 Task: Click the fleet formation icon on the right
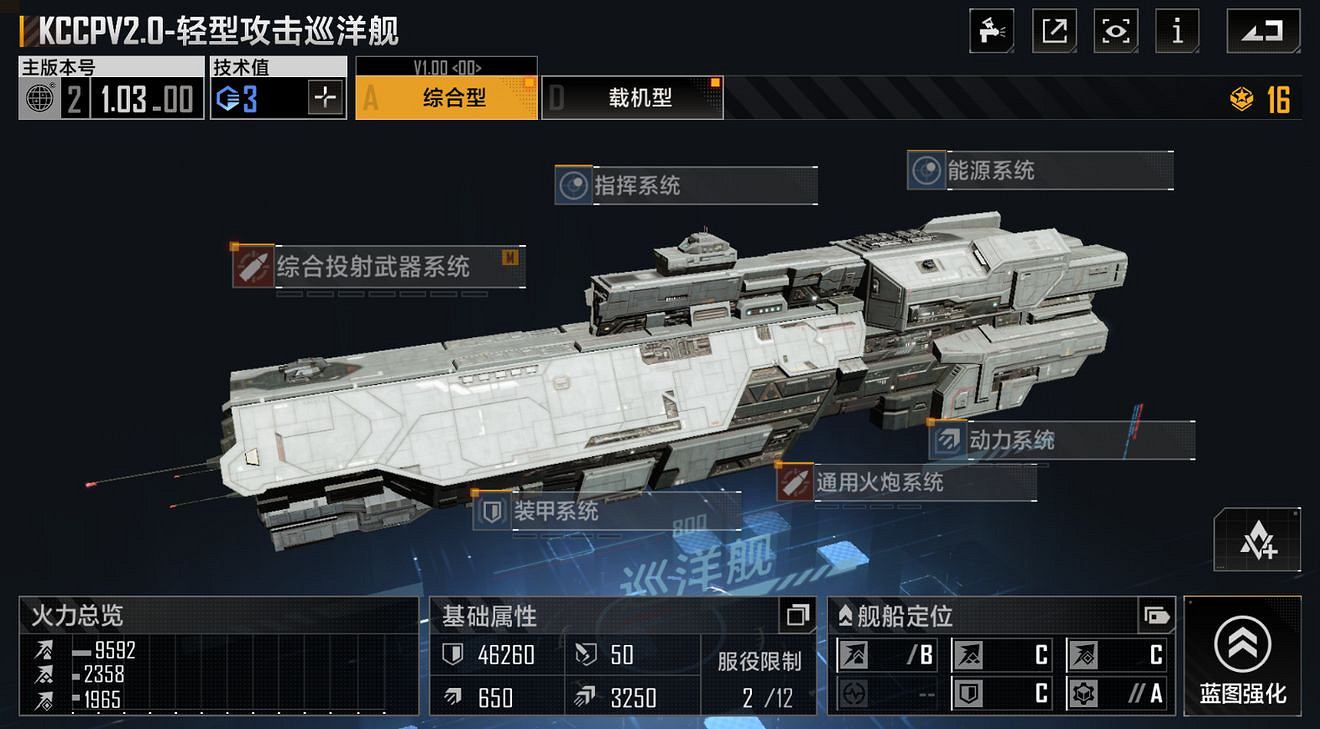(x=1258, y=540)
